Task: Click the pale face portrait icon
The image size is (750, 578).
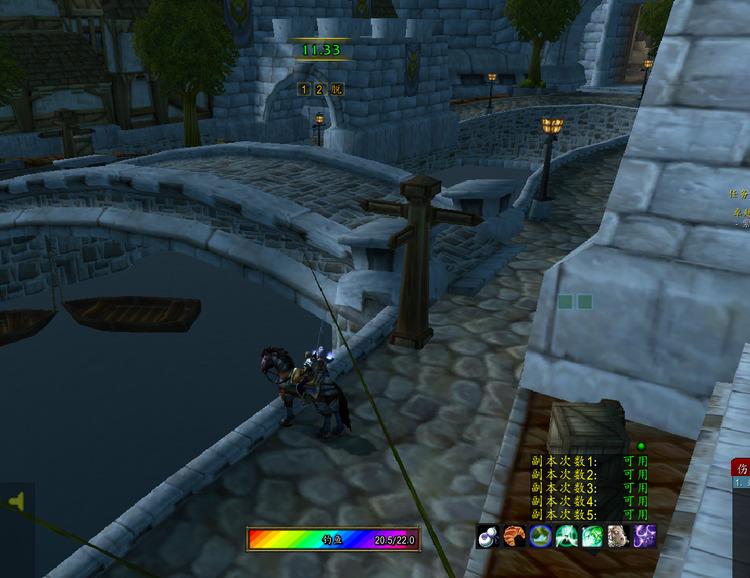Action: tap(619, 536)
